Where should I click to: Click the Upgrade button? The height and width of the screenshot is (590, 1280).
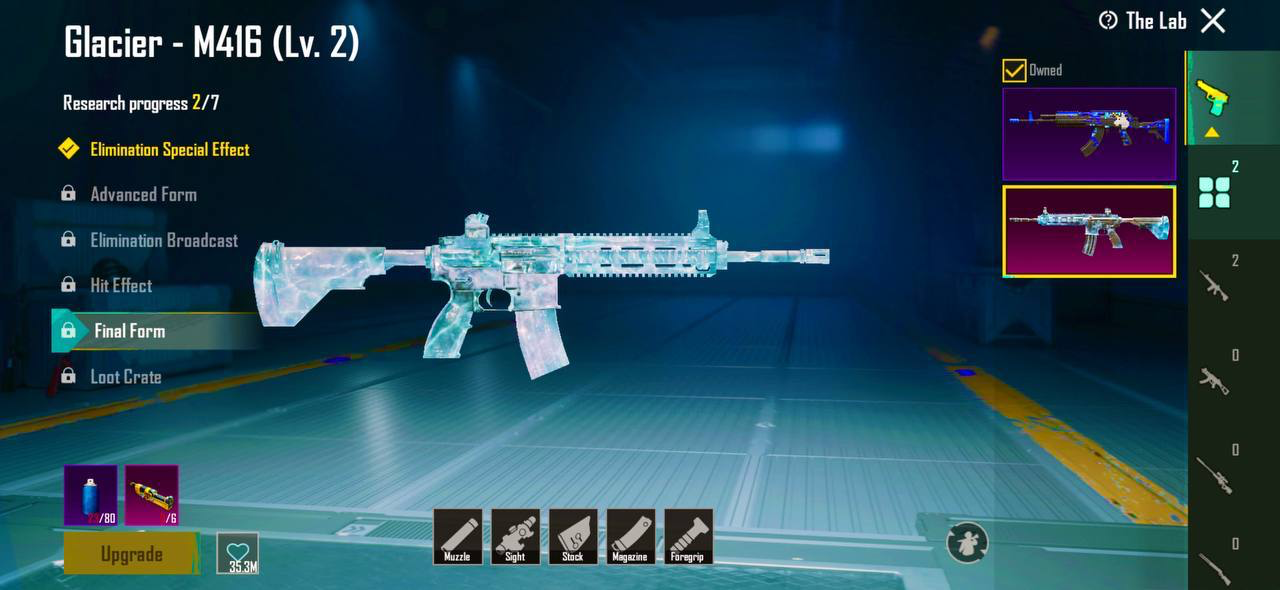click(131, 554)
